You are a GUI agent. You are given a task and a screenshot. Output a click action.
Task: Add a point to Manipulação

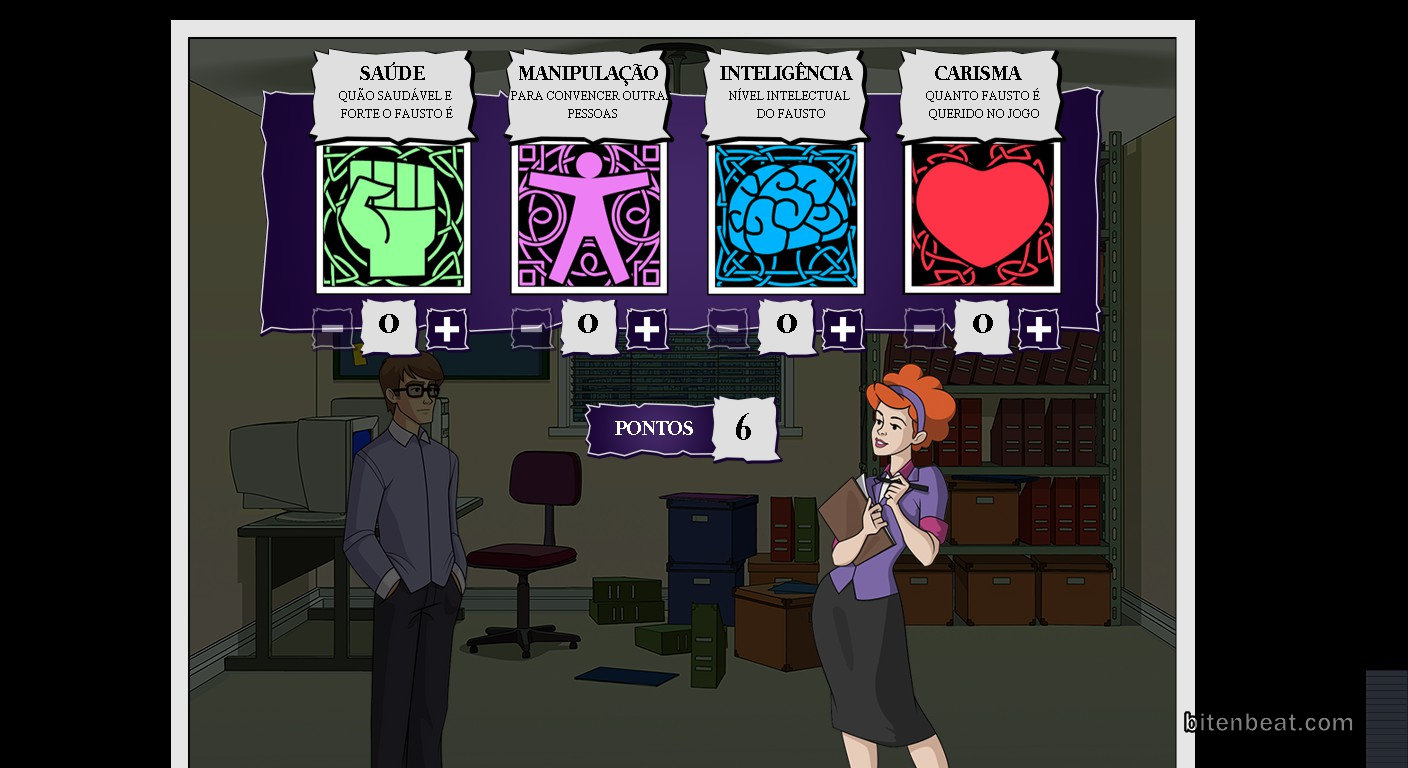[x=647, y=328]
